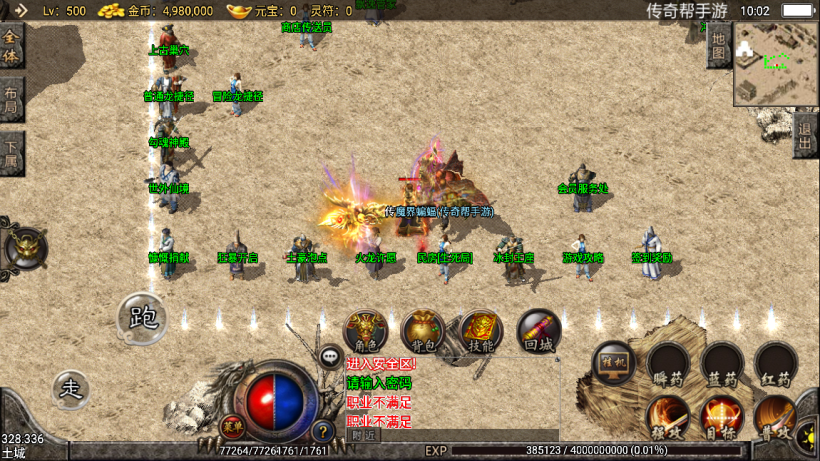Viewport: 820px width, 461px height.
Task: Click the yellow question mark help button
Action: point(322,431)
